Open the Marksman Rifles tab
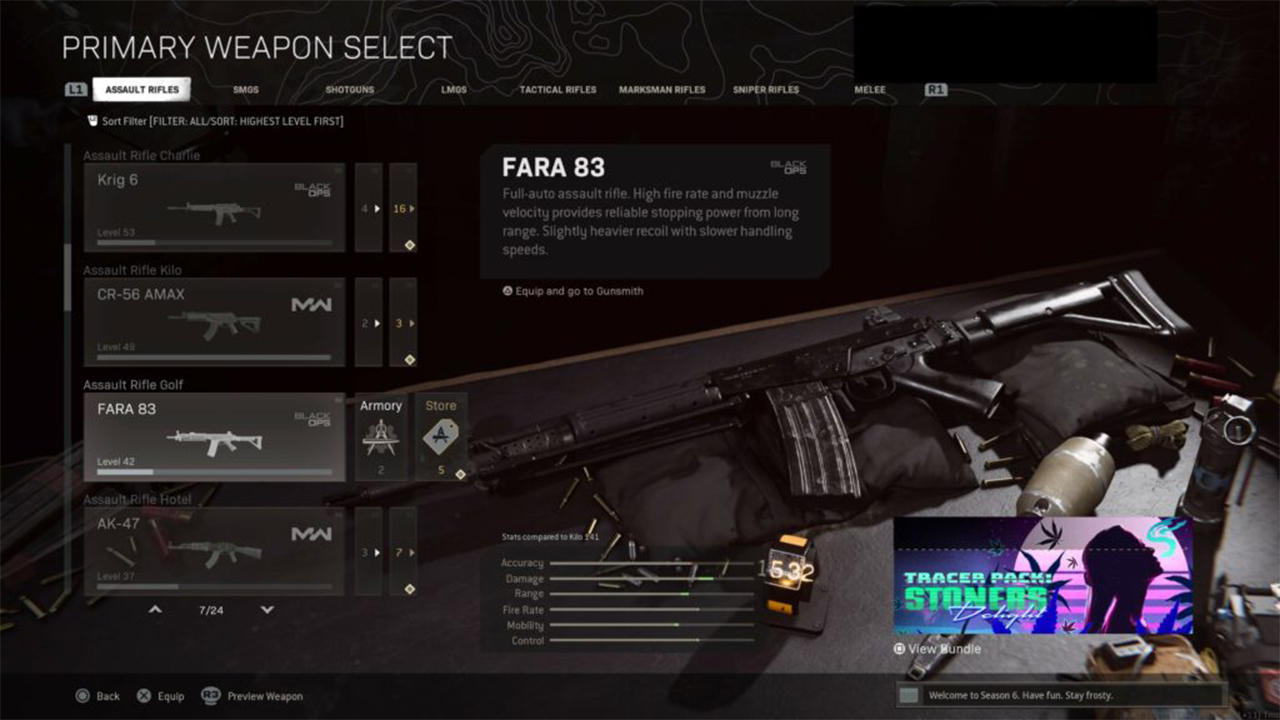 pos(662,90)
